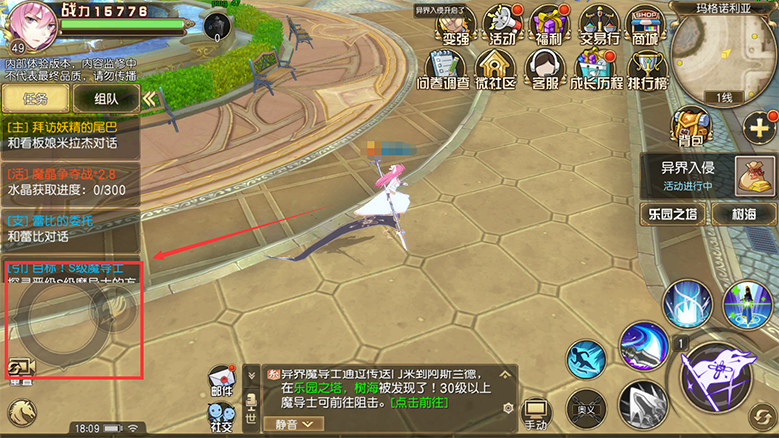Image resolution: width=779 pixels, height=438 pixels.
Task: Click the 点击前往 link in chat
Action: [x=419, y=402]
